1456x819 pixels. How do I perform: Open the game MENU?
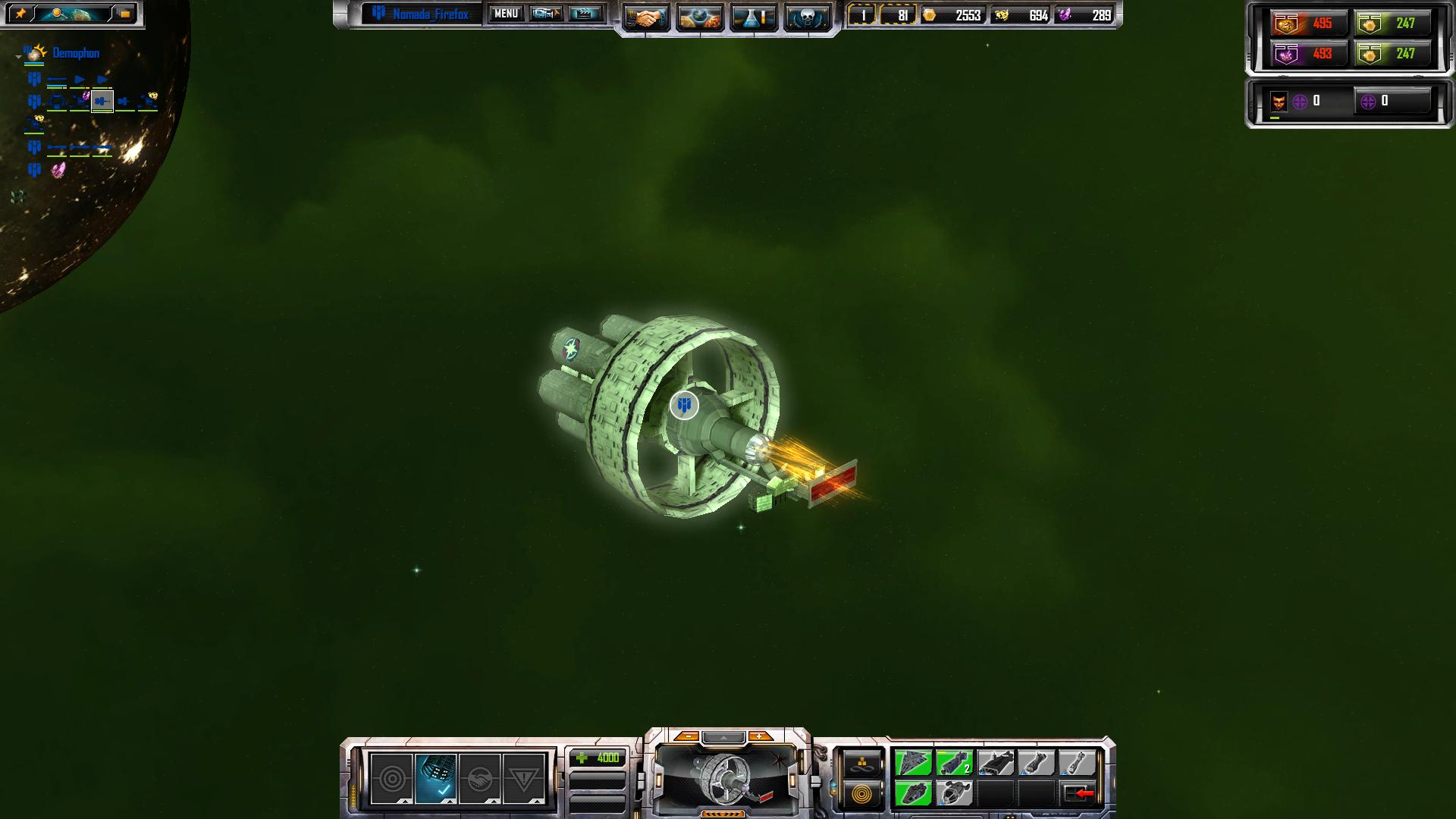pos(506,14)
